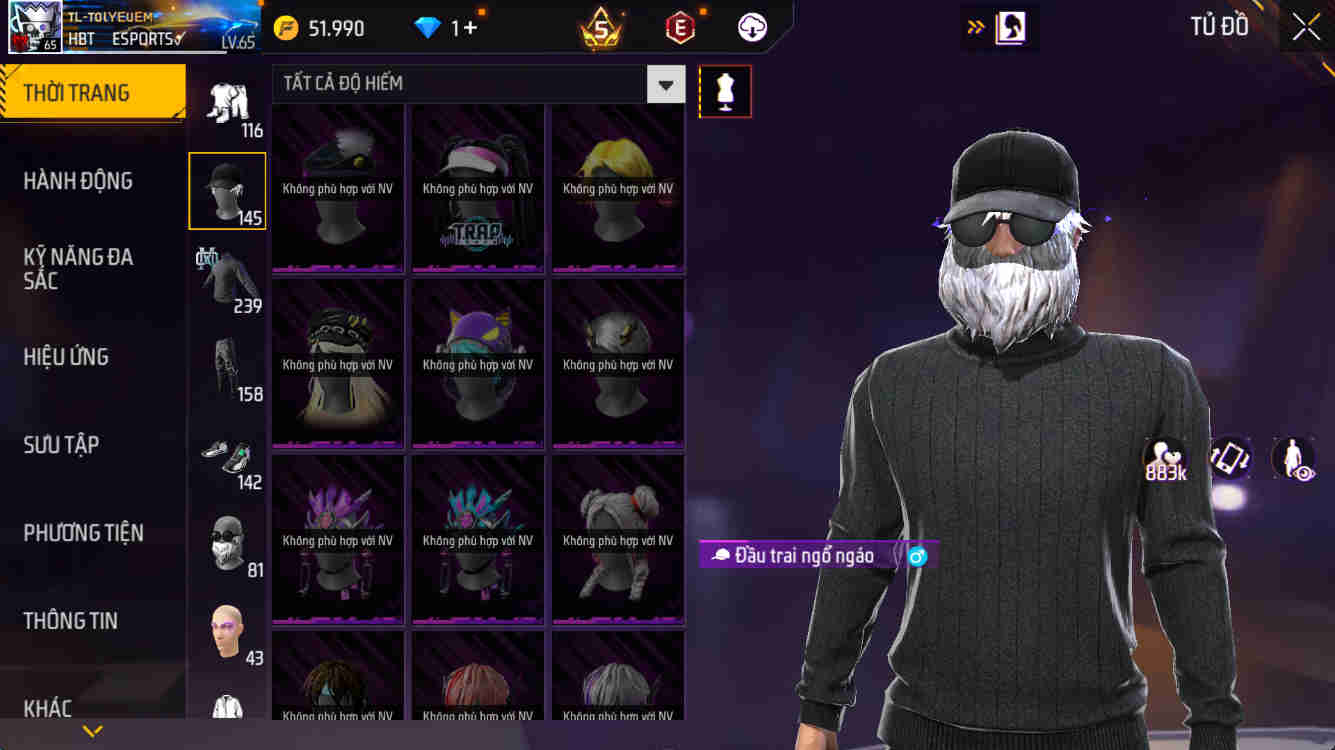Select the pants category icon showing 158 items
This screenshot has width=1335, height=750.
point(227,365)
